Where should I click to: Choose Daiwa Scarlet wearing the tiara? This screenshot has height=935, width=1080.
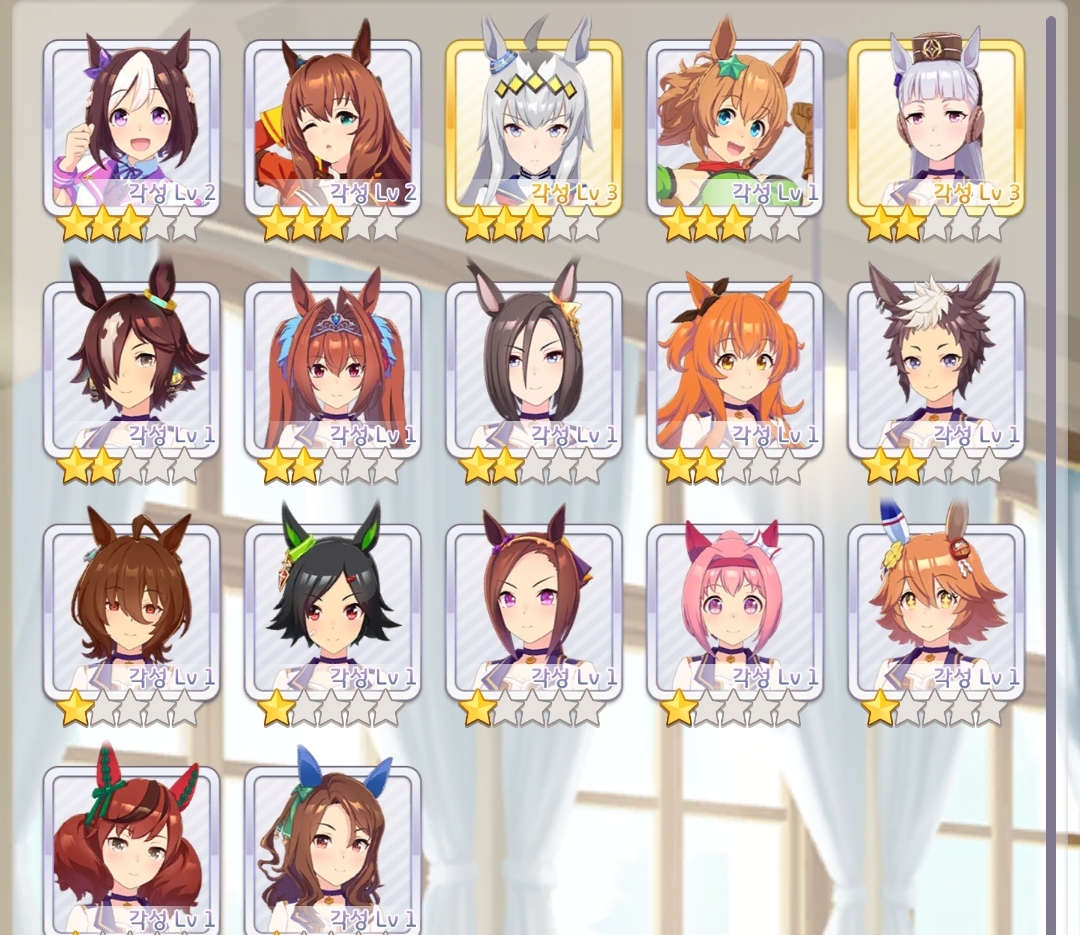point(333,369)
